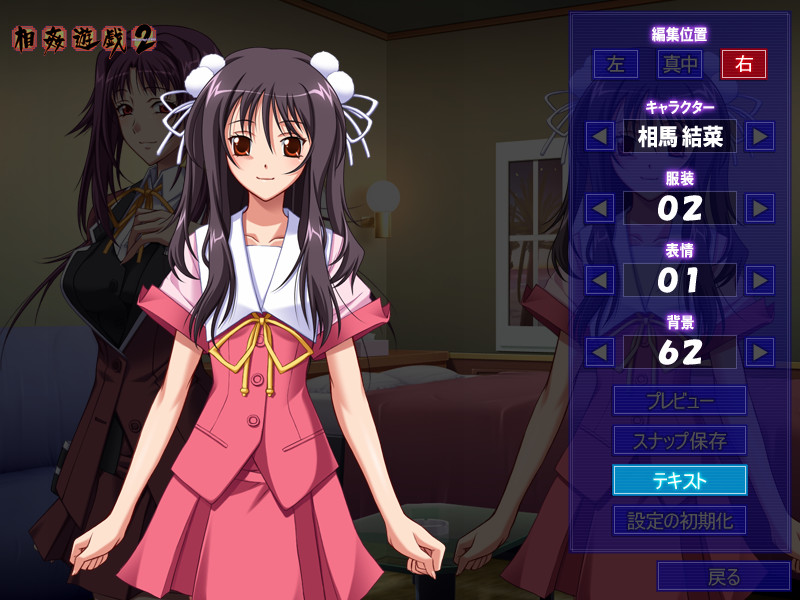Return using the 戻る button
Screen dimensions: 800x600
(723, 576)
